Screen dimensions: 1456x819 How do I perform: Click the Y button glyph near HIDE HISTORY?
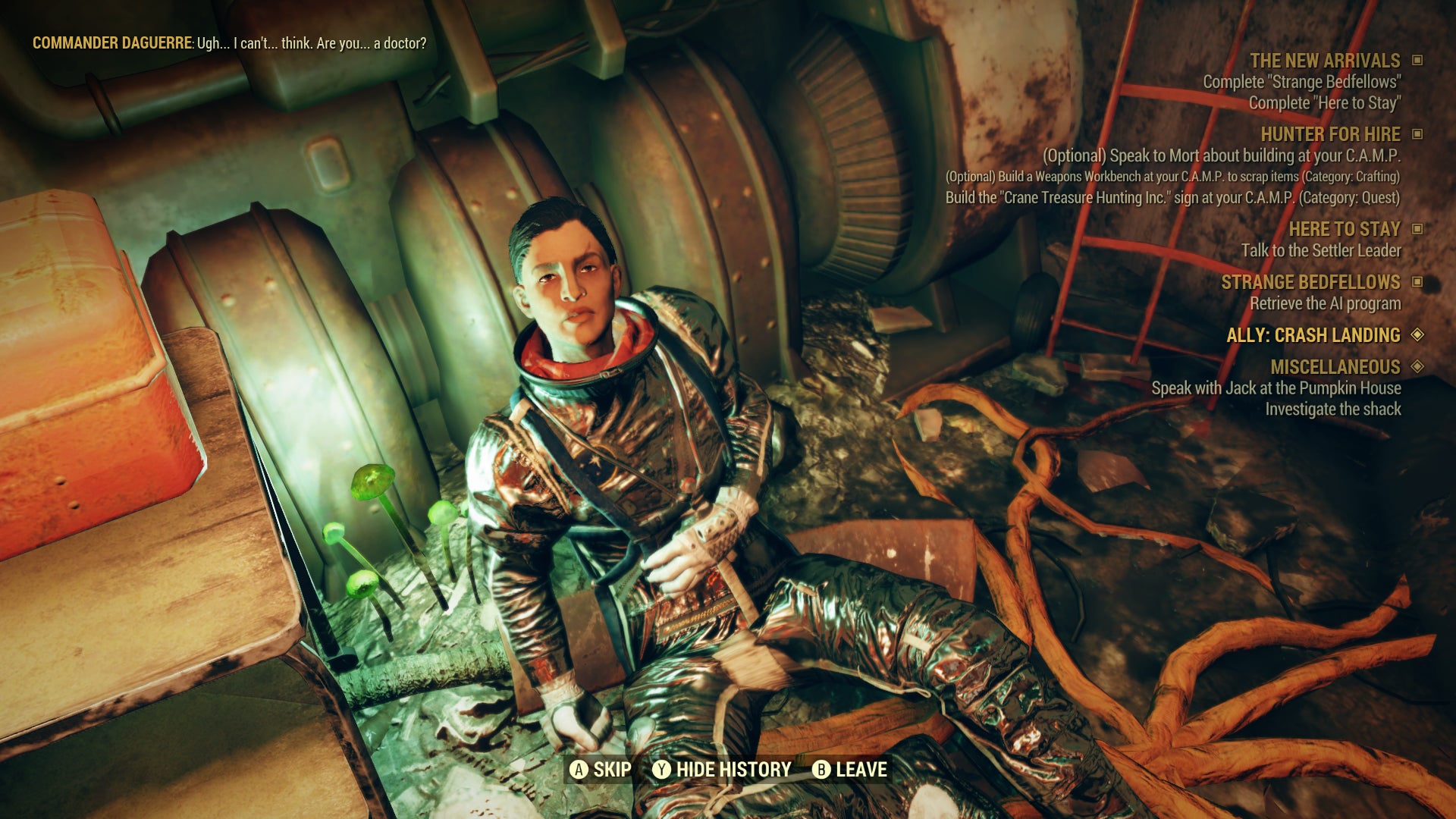[663, 769]
